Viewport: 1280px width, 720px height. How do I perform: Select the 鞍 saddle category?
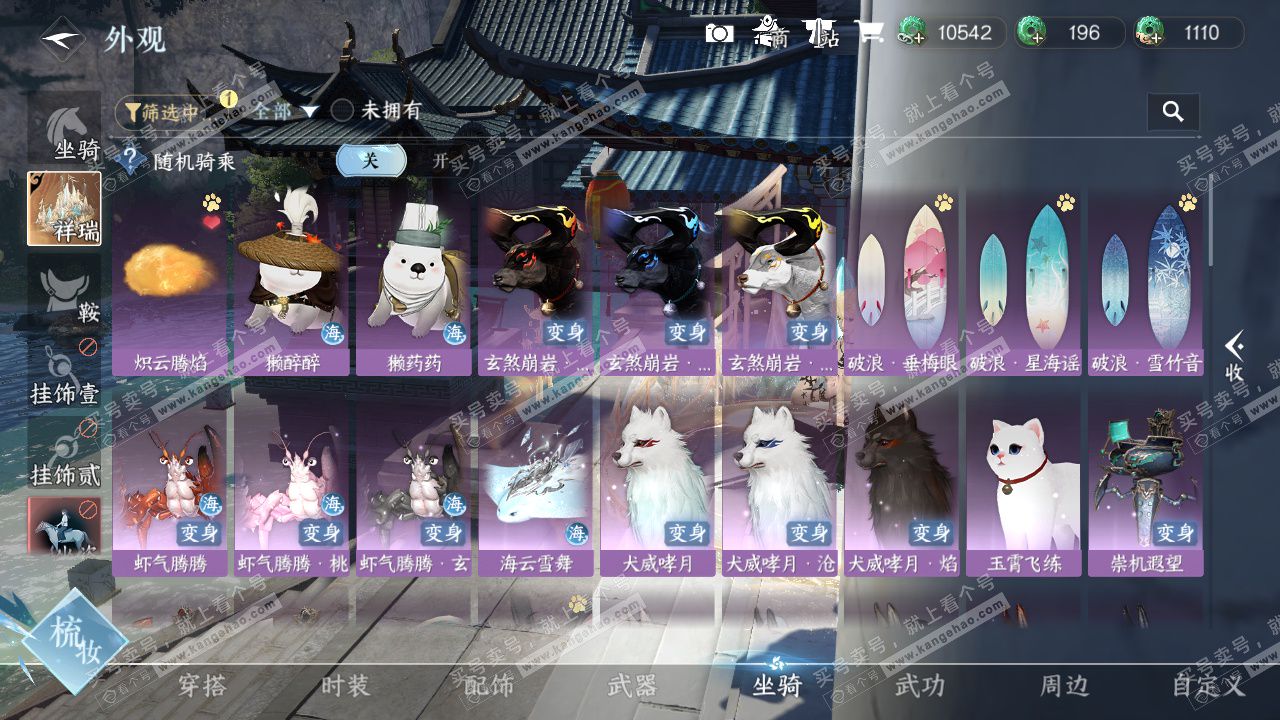(x=64, y=292)
